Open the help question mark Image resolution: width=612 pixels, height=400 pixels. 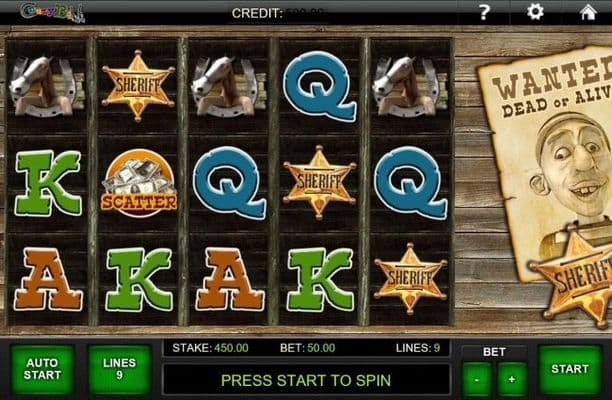(484, 12)
